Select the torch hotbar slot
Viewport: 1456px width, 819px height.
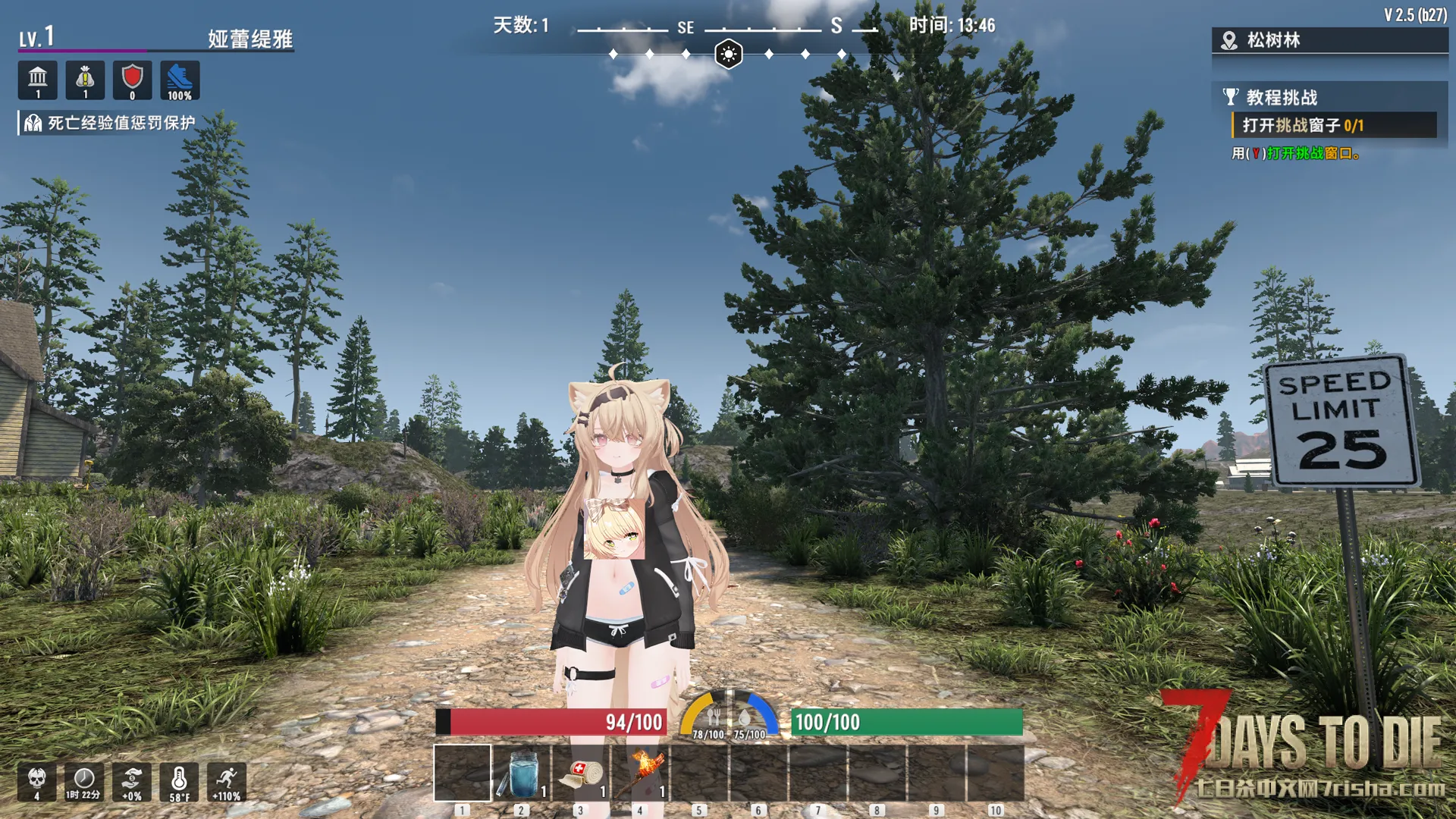(x=640, y=773)
